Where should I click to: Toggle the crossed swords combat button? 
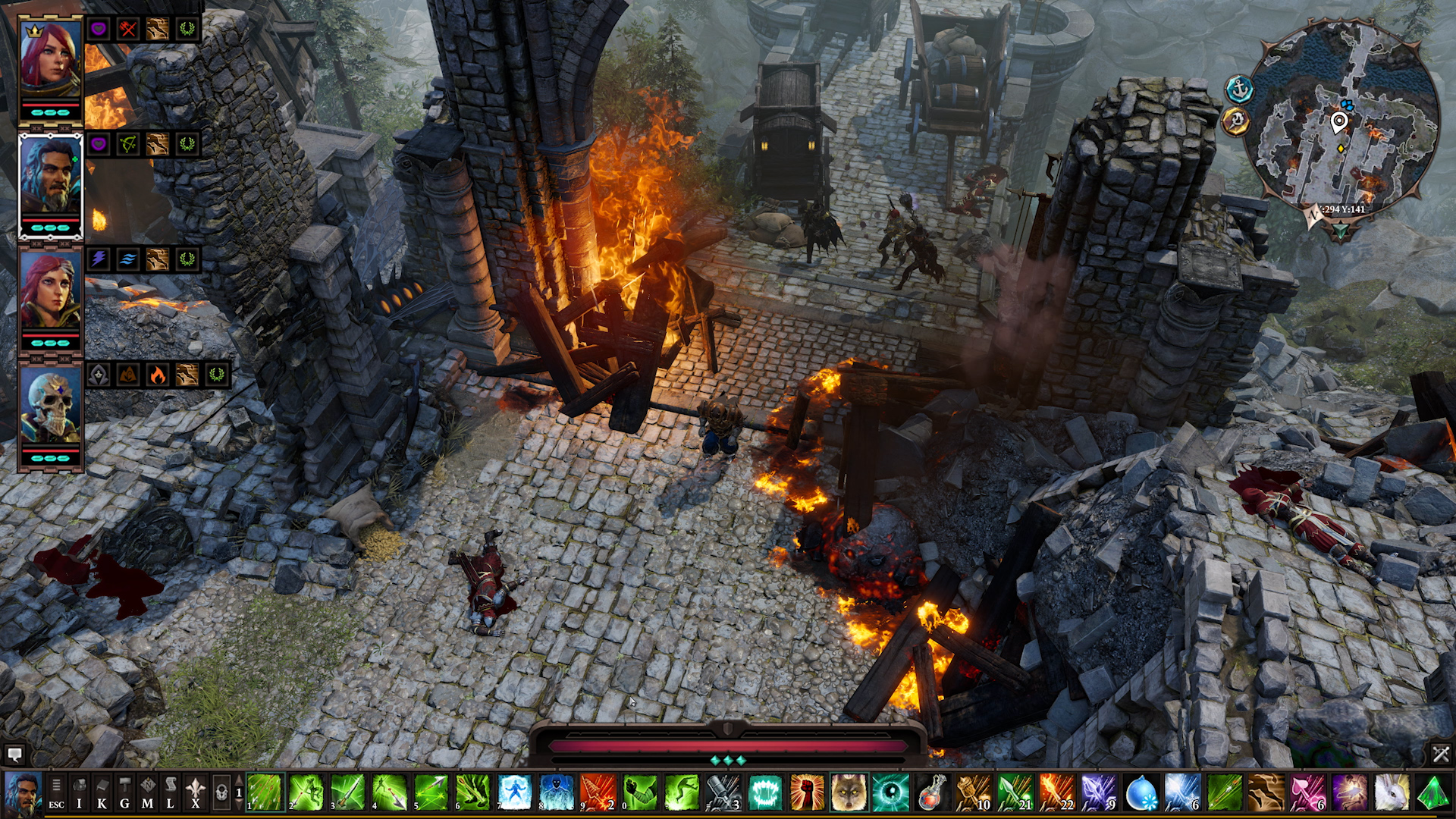pyautogui.click(x=1440, y=754)
